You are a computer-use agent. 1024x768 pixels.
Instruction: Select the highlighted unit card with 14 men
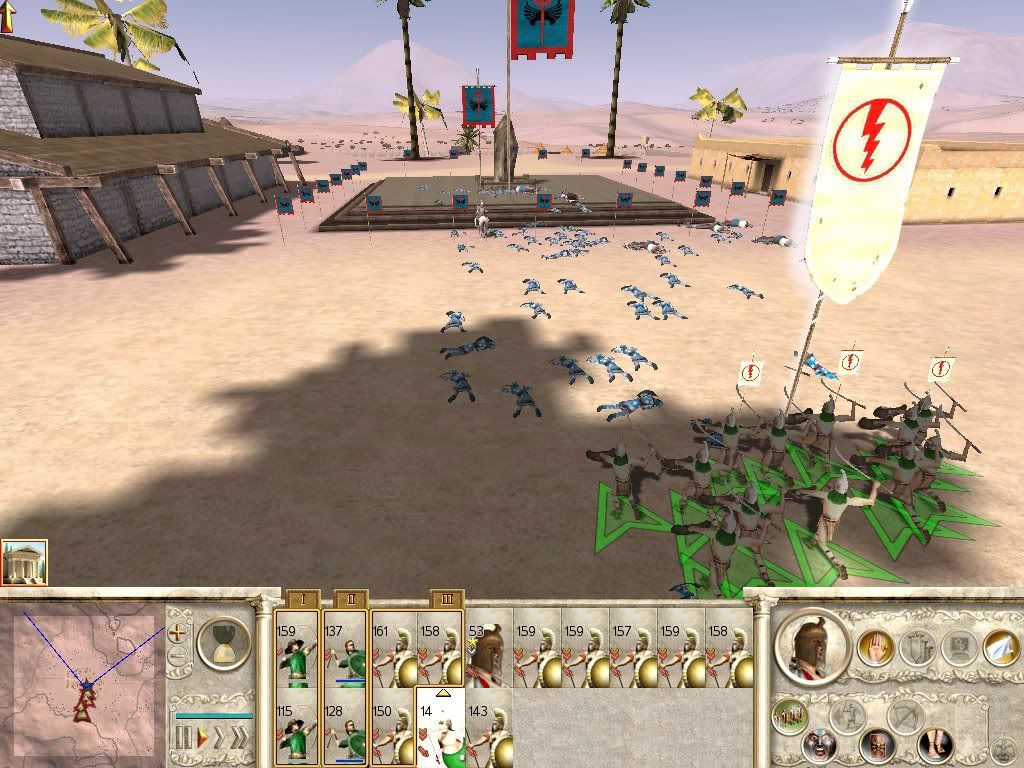[440, 726]
